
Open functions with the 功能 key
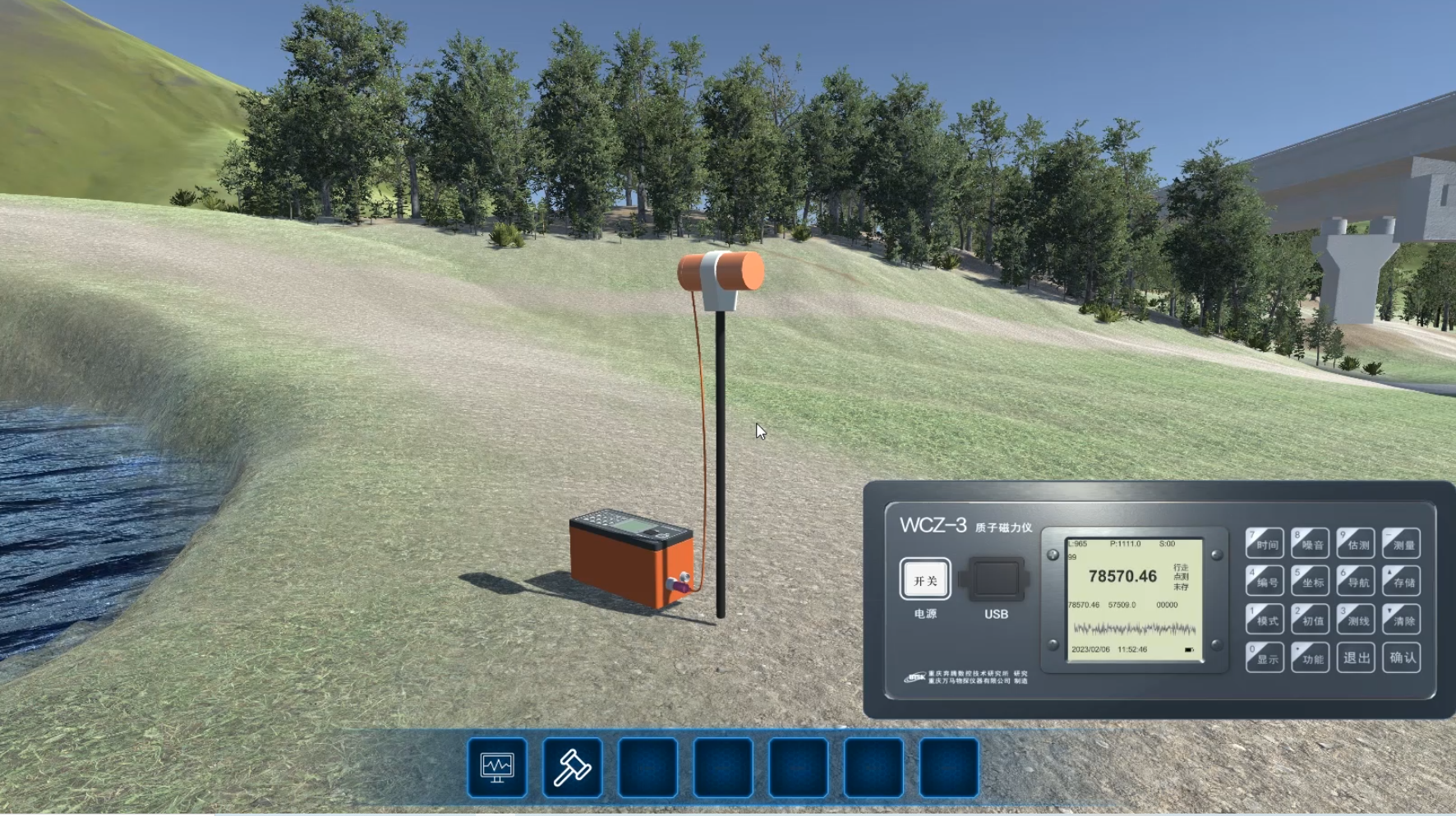tap(1311, 657)
